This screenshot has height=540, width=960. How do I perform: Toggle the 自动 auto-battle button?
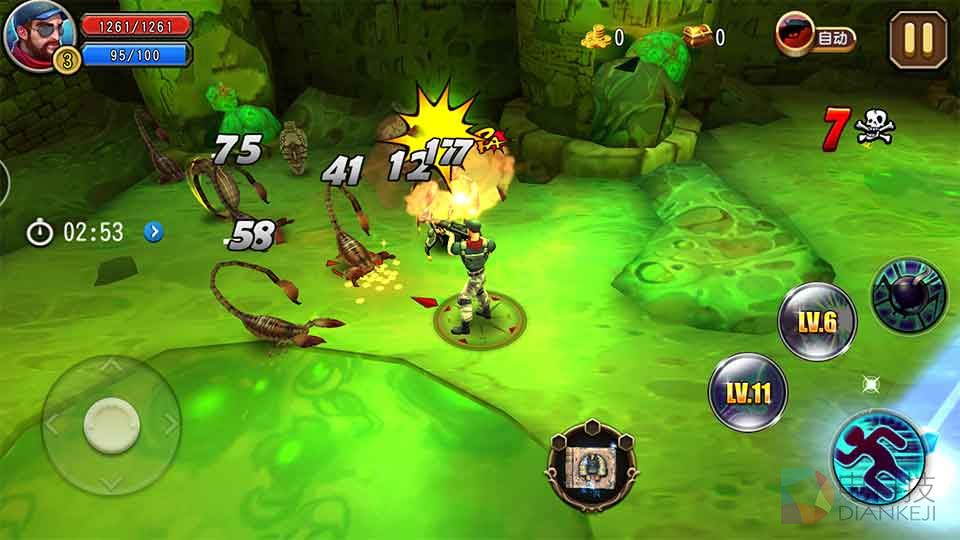click(x=816, y=38)
